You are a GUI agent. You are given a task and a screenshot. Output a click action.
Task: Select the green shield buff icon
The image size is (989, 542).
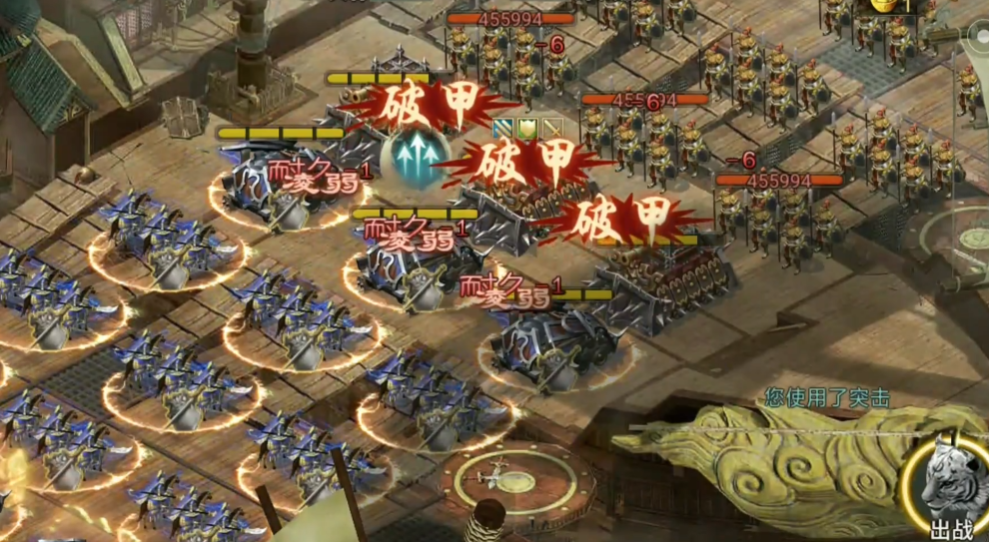coord(527,128)
